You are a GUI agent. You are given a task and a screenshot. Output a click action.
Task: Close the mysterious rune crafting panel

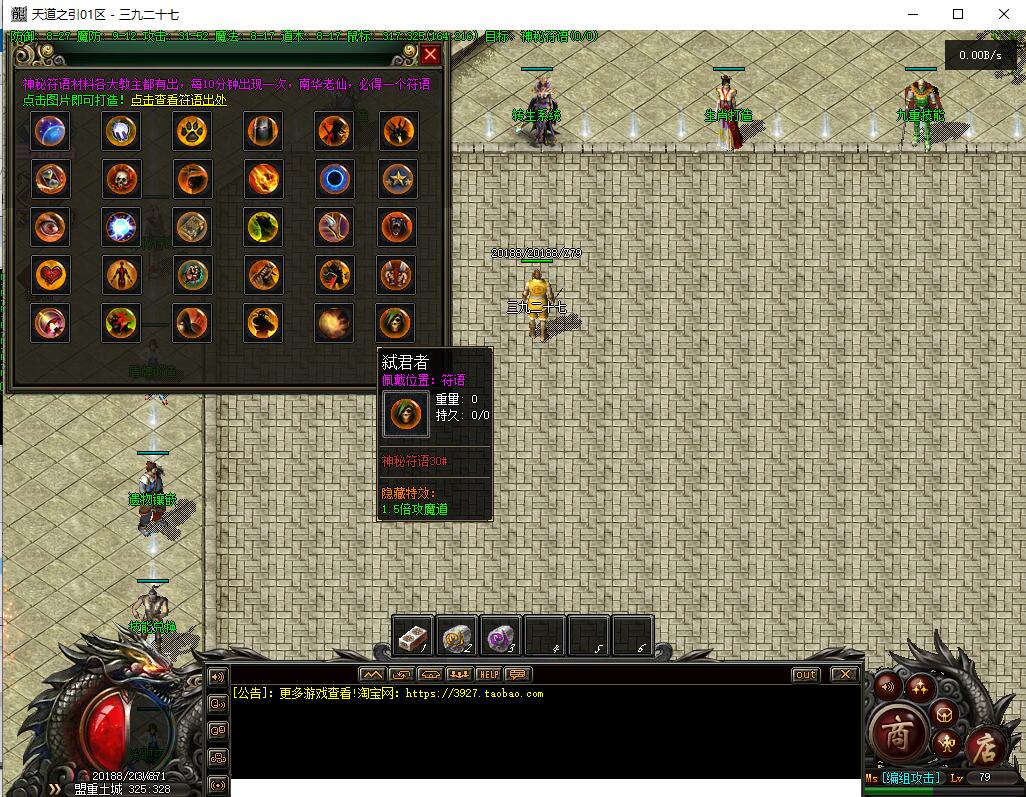pos(430,55)
